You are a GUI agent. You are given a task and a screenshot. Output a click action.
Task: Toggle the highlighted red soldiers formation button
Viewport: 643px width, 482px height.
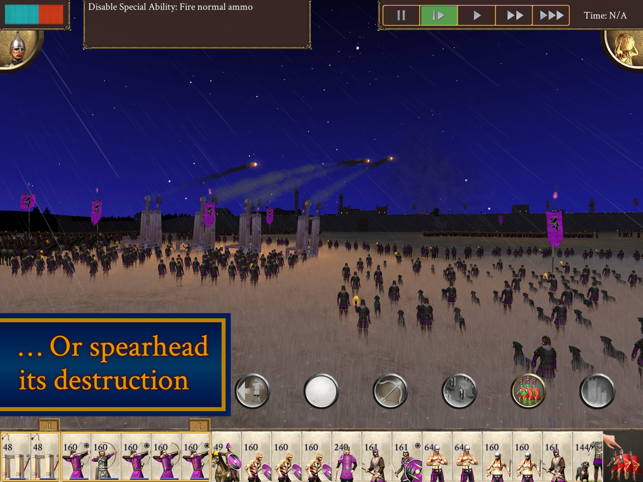click(x=528, y=391)
